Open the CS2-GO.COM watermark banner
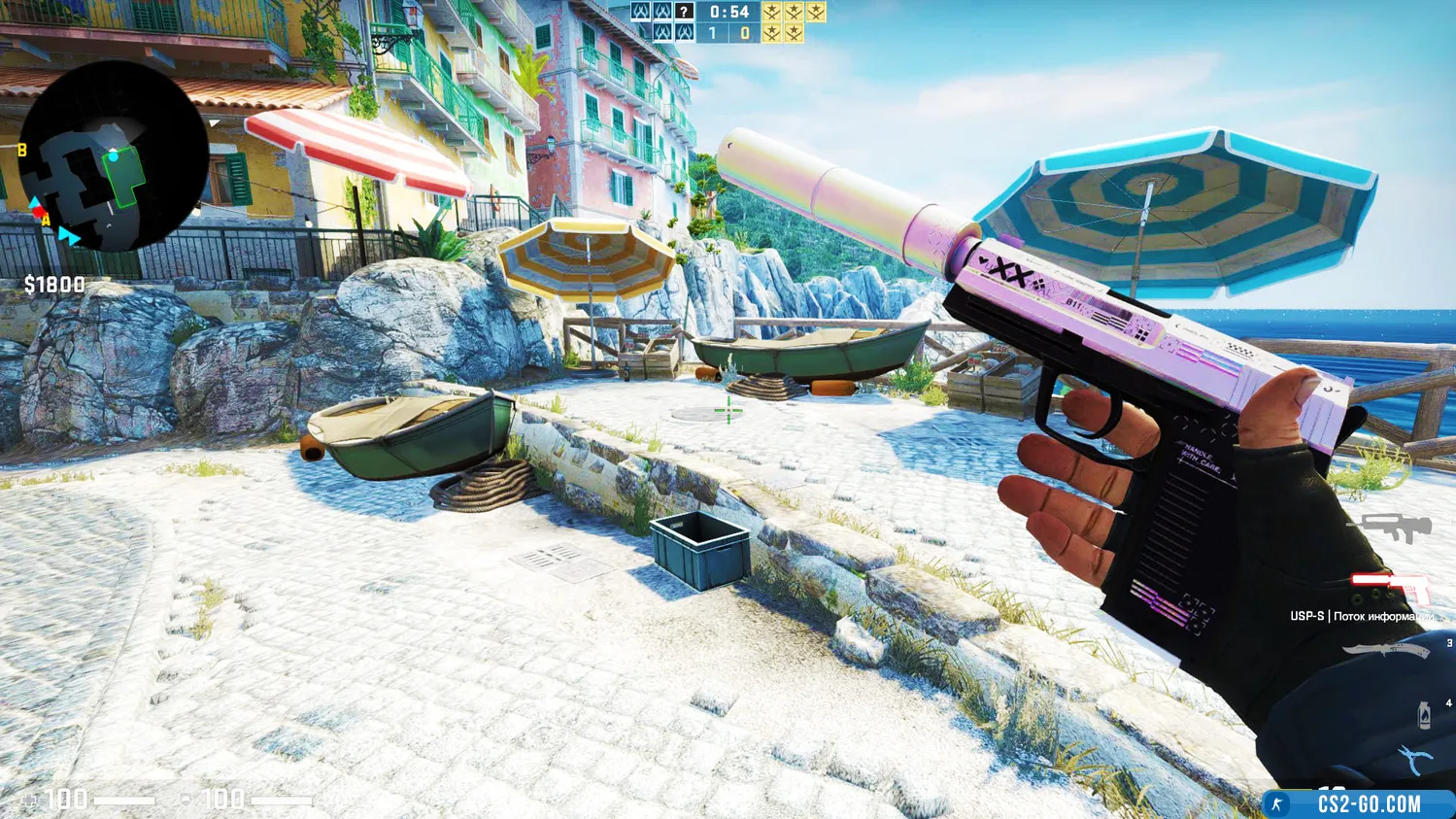 coord(1358,803)
